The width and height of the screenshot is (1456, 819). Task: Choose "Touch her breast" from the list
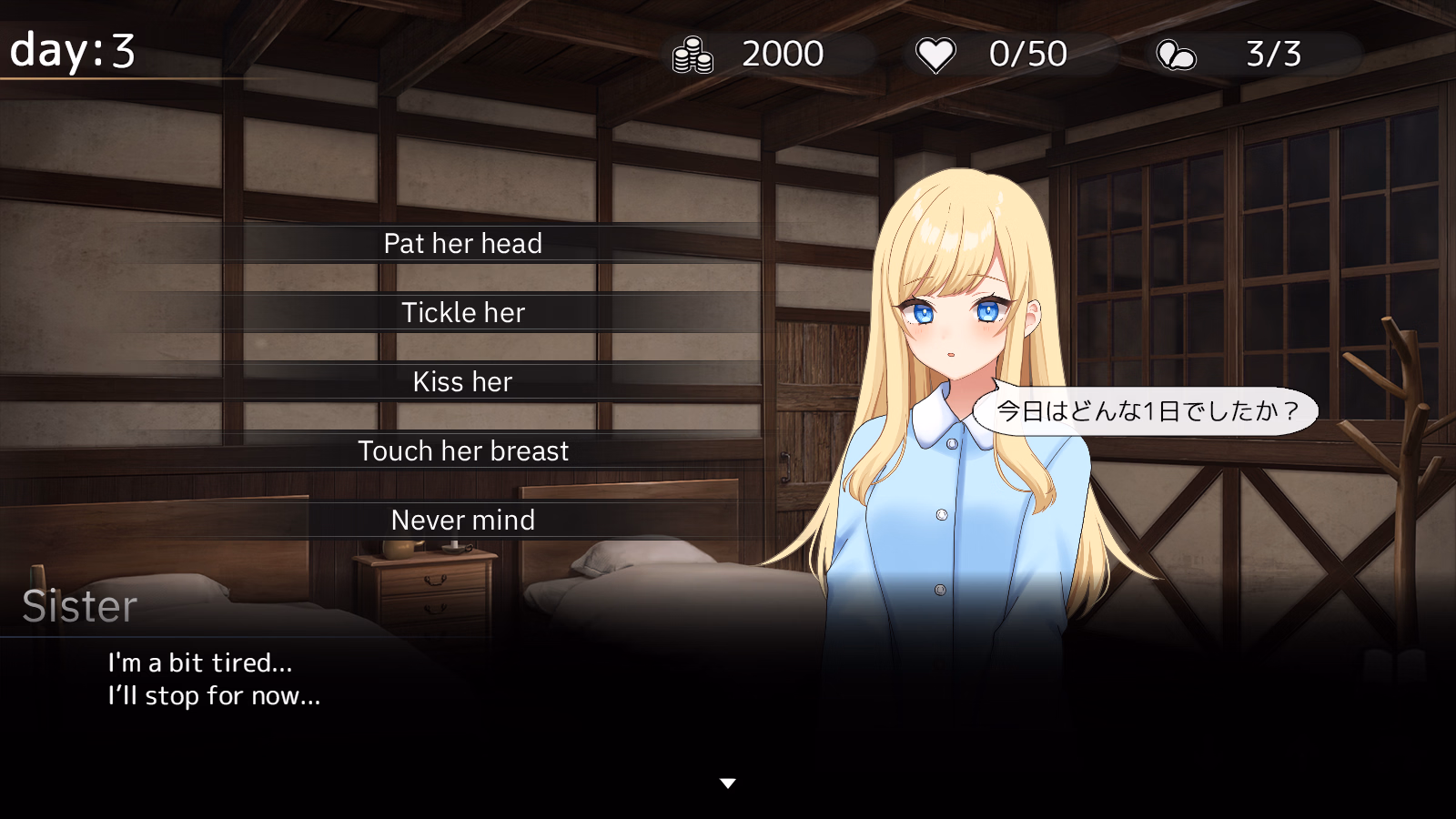pos(463,451)
